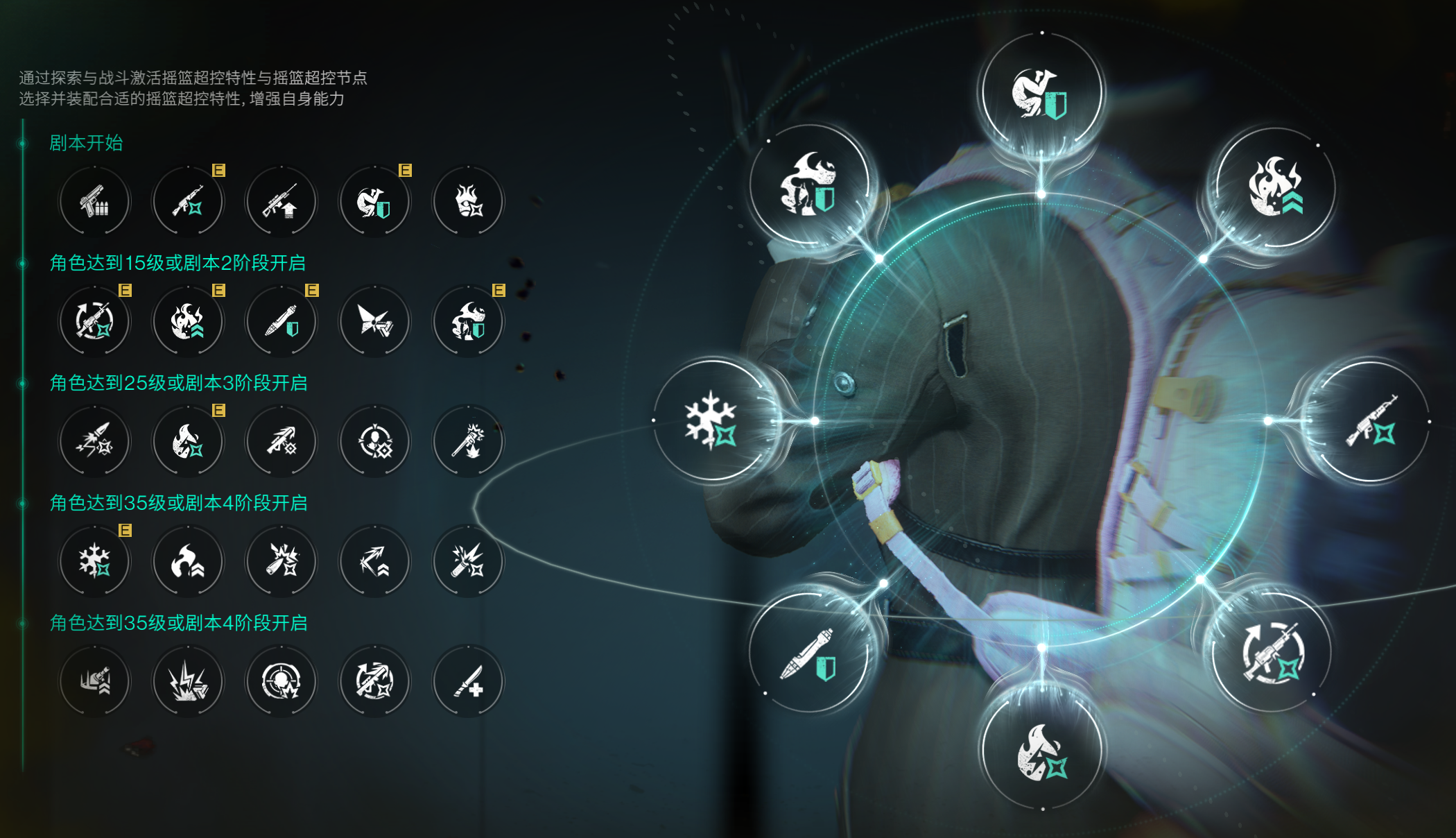The height and width of the screenshot is (838, 1456).
Task: Select the rotating rifle node on the wheel
Action: (1272, 653)
